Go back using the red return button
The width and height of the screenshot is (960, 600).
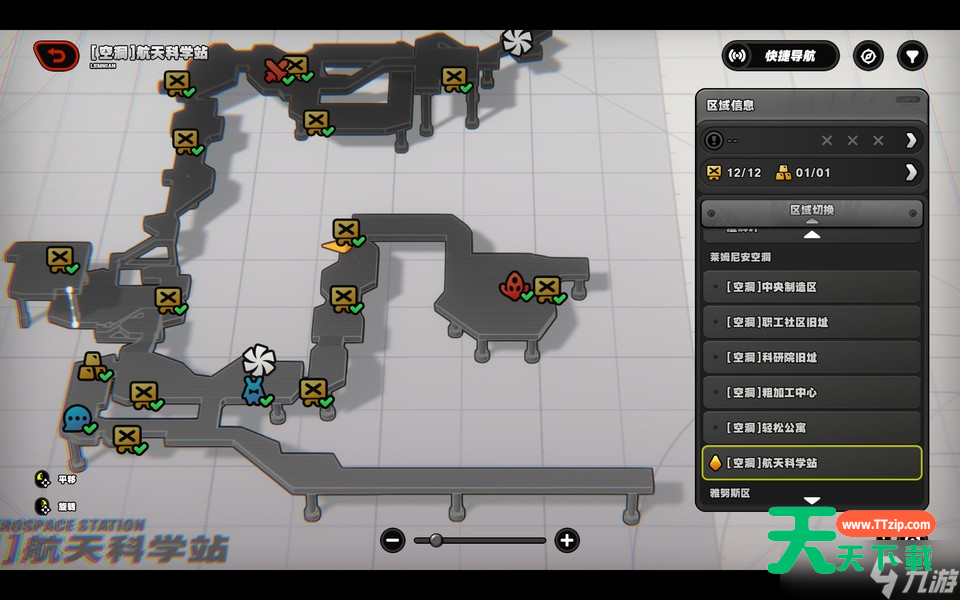56,56
